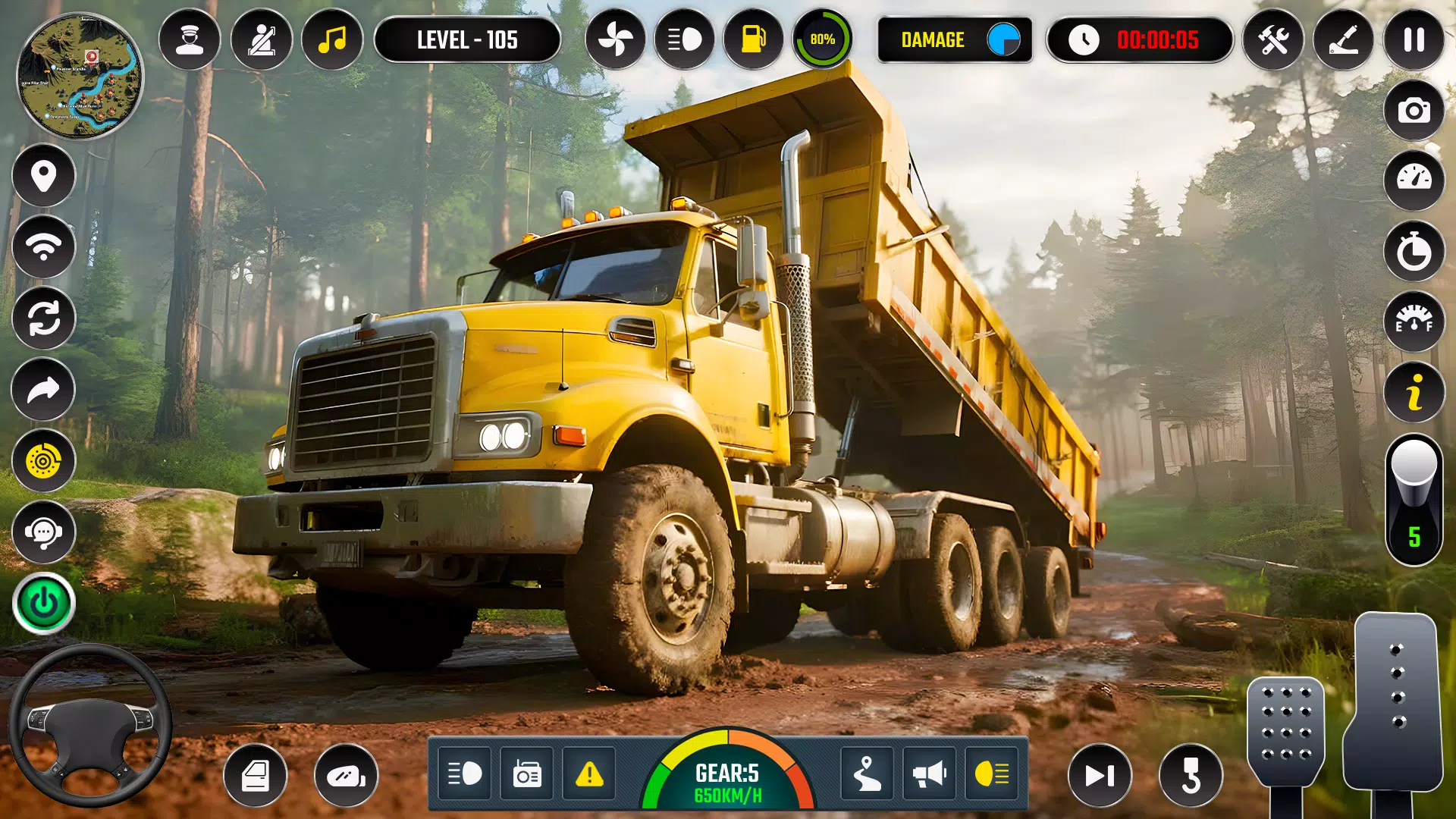Take a screenshot with the camera button
1456x819 pixels.
tap(1414, 111)
